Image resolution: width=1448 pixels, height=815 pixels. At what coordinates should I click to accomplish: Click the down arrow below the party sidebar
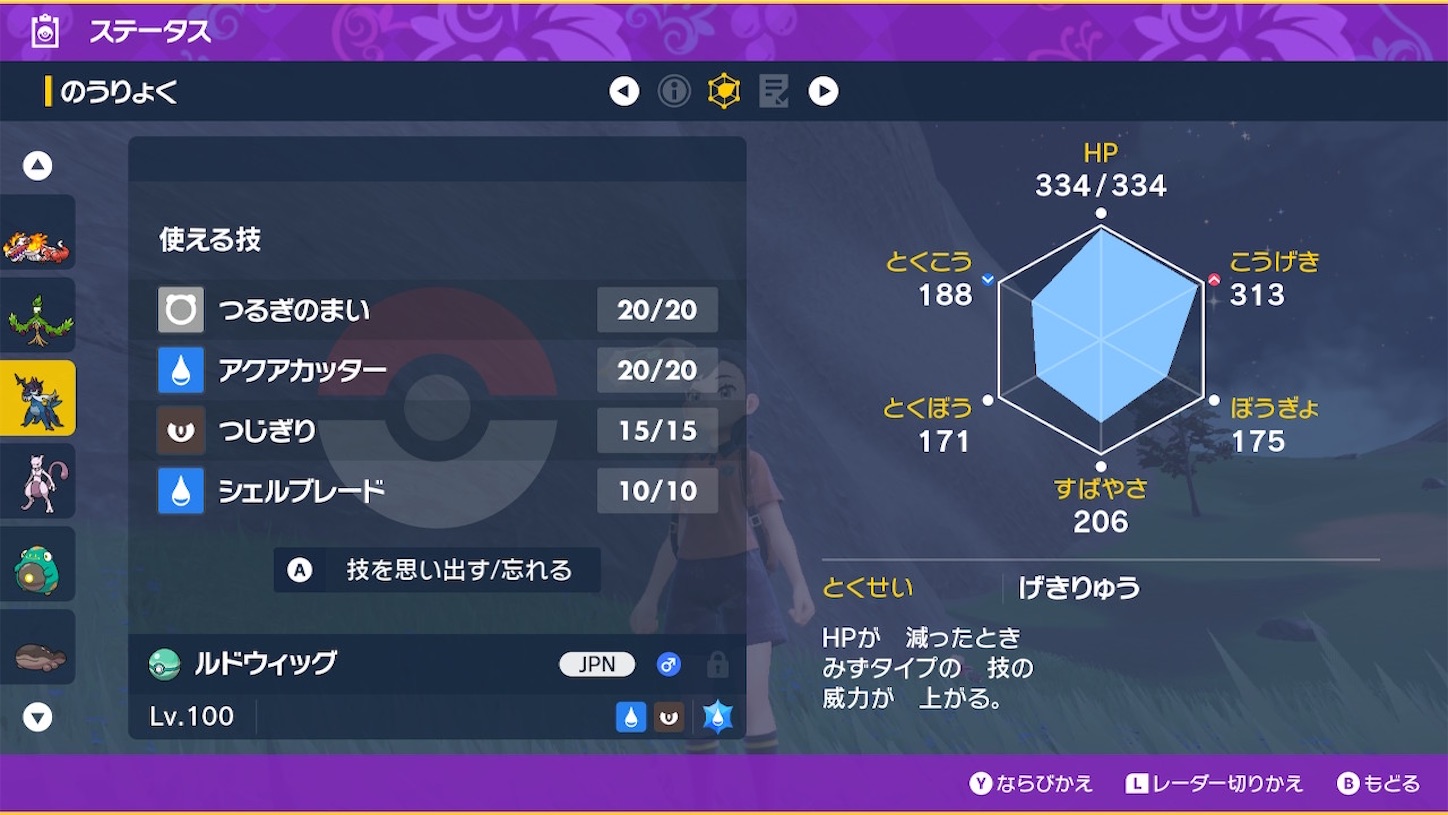click(38, 715)
